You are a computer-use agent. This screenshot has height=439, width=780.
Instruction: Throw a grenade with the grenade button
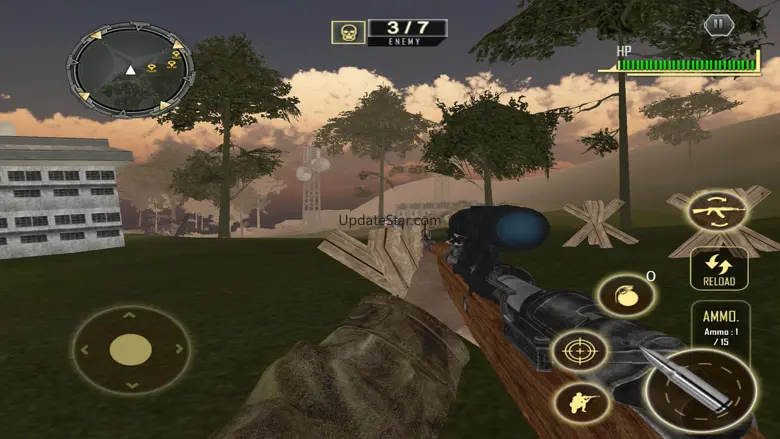[x=625, y=295]
